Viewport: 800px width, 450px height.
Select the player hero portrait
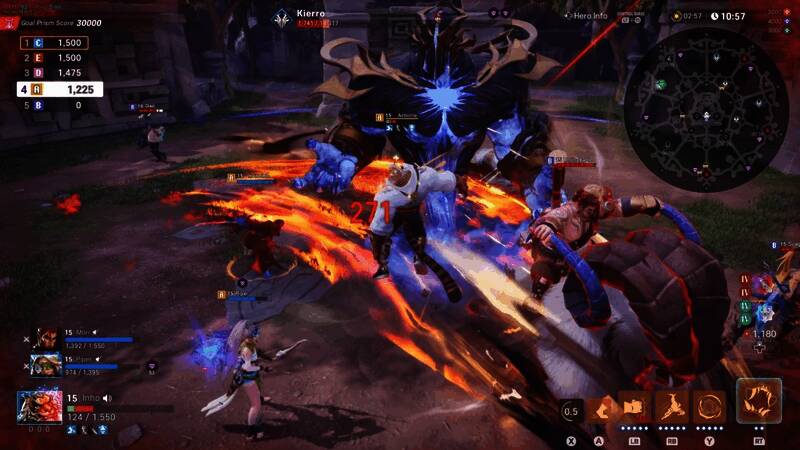pos(40,407)
